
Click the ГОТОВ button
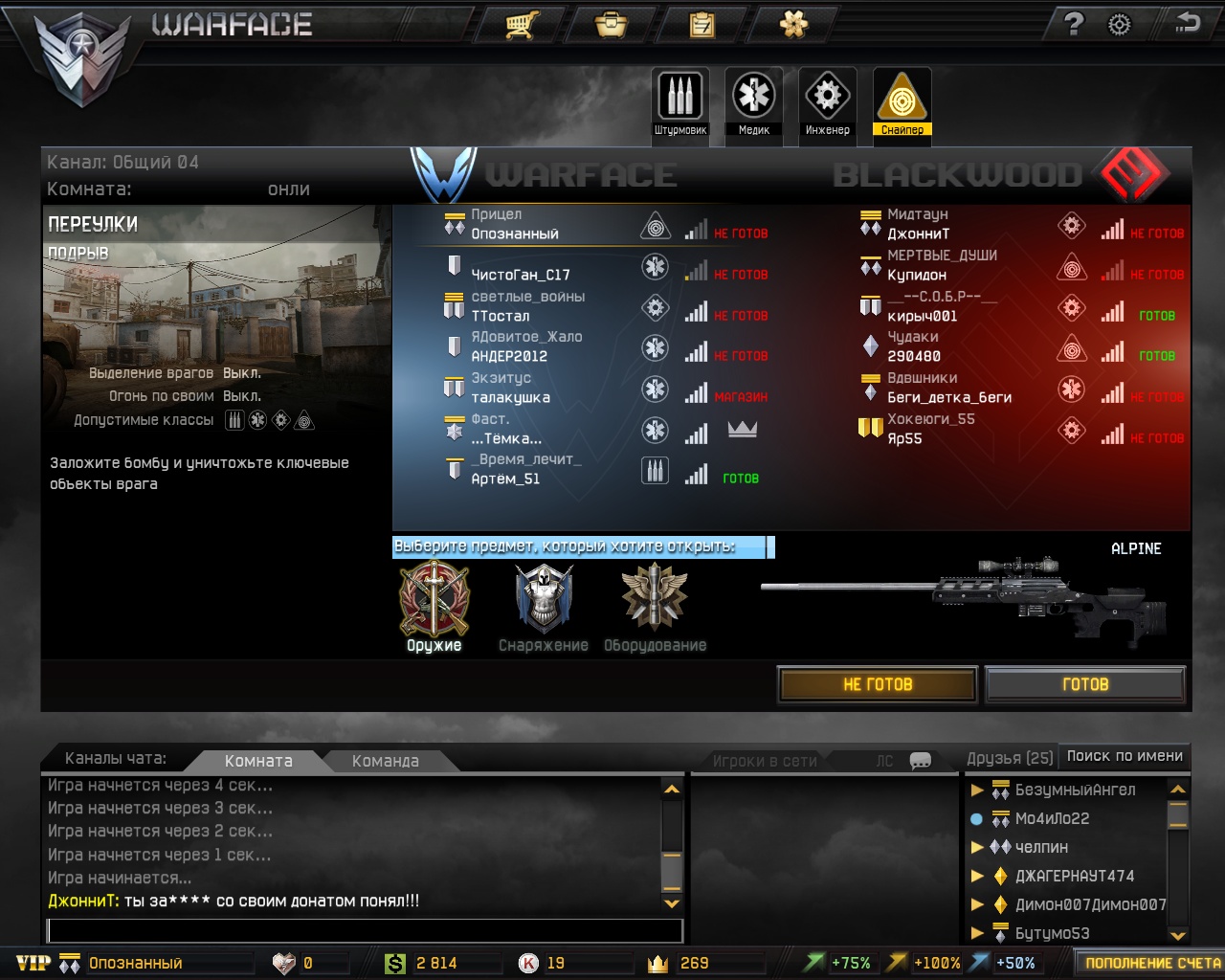(x=1085, y=684)
